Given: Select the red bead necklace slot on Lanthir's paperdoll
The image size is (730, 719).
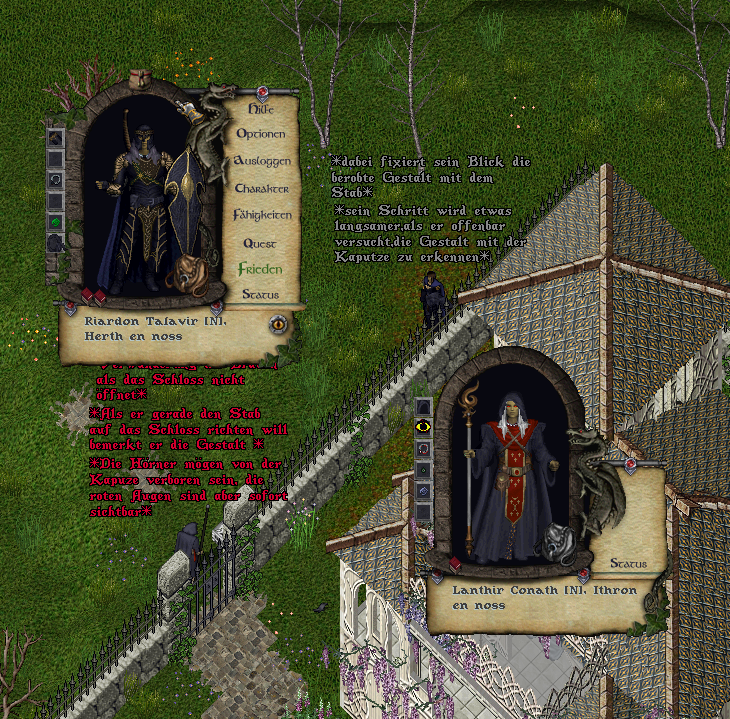Looking at the screenshot, I should click(424, 448).
